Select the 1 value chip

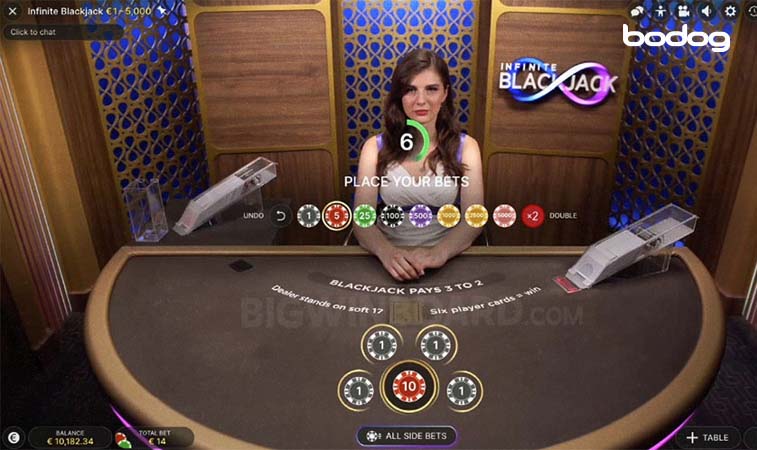point(309,215)
